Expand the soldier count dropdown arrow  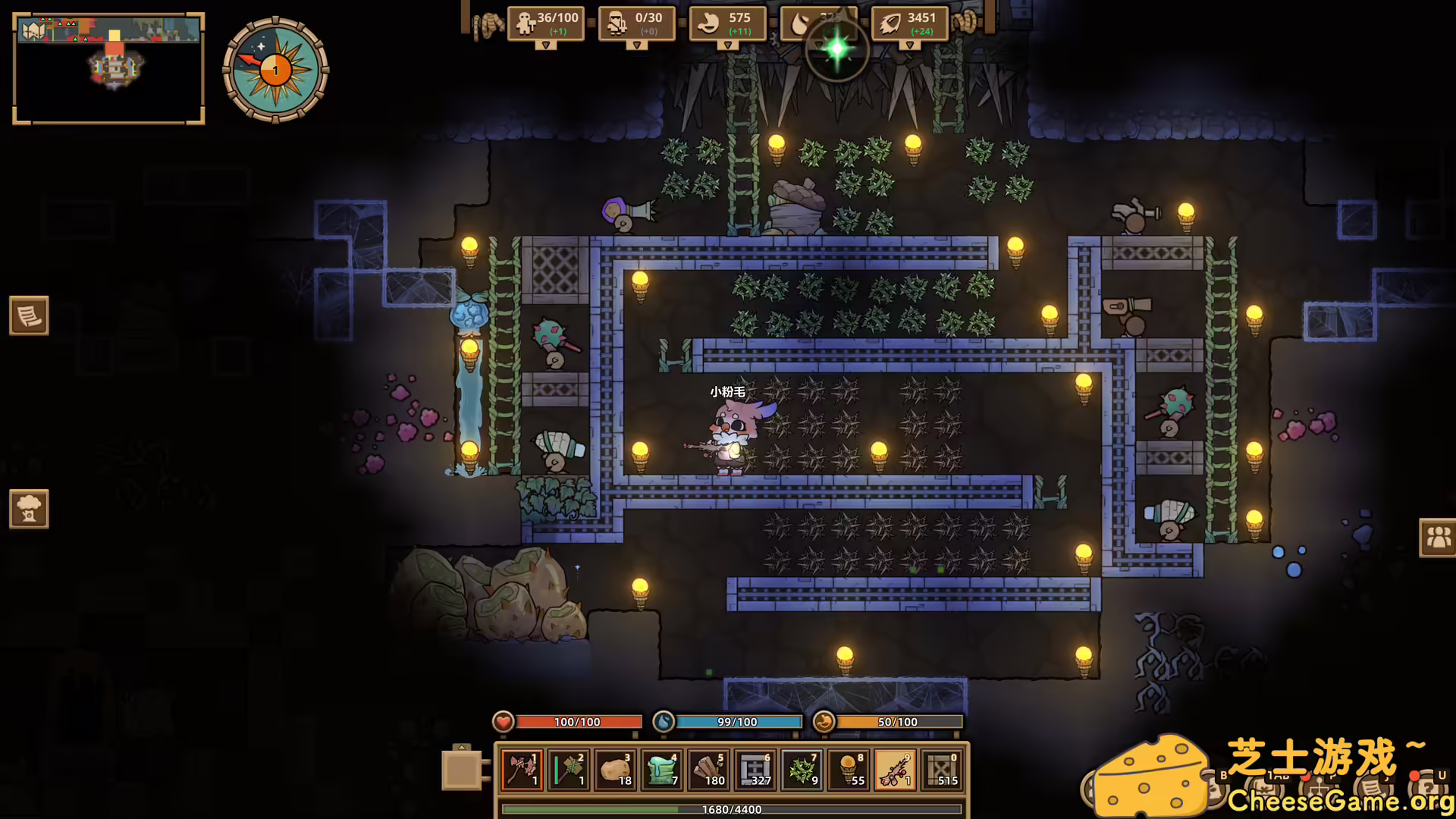[636, 45]
